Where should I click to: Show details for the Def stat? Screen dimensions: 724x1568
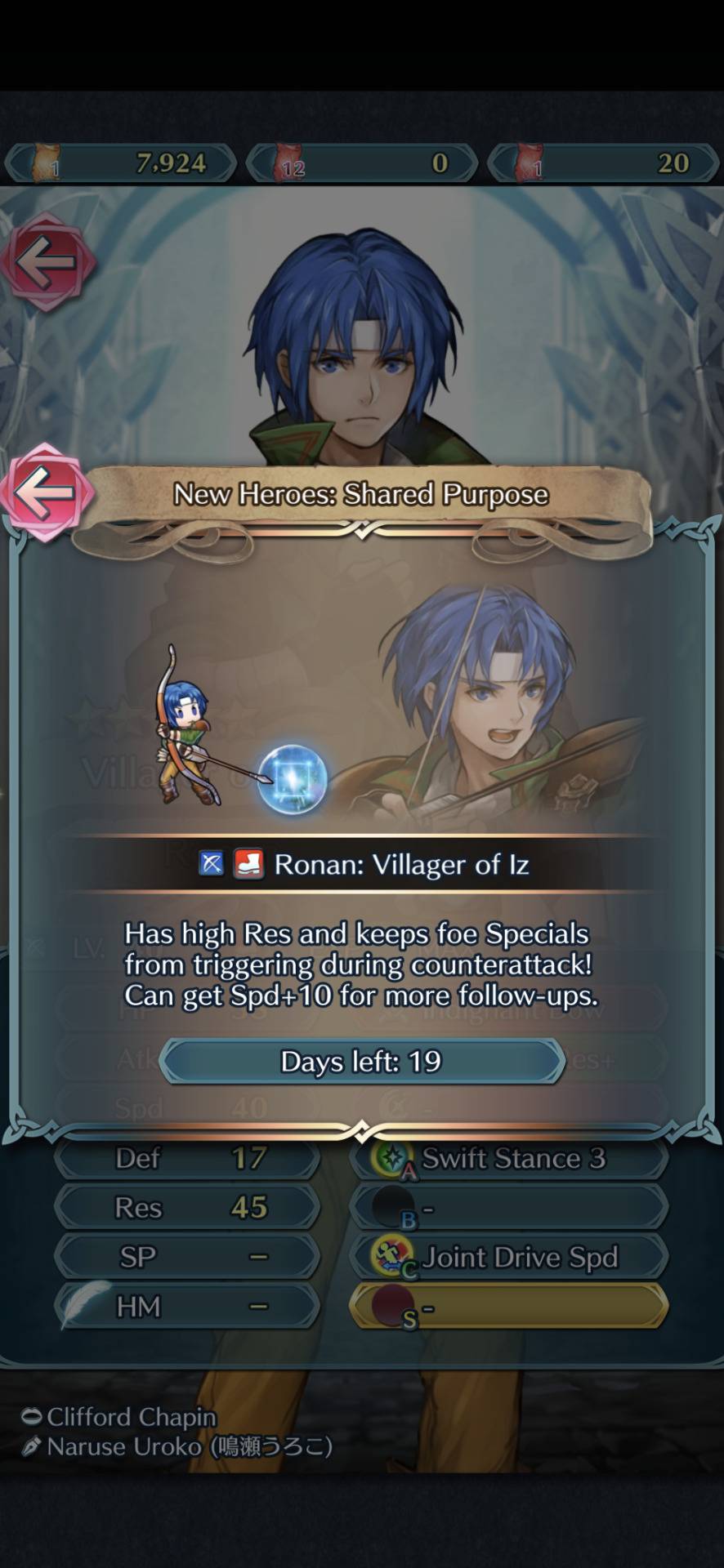click(x=188, y=1158)
